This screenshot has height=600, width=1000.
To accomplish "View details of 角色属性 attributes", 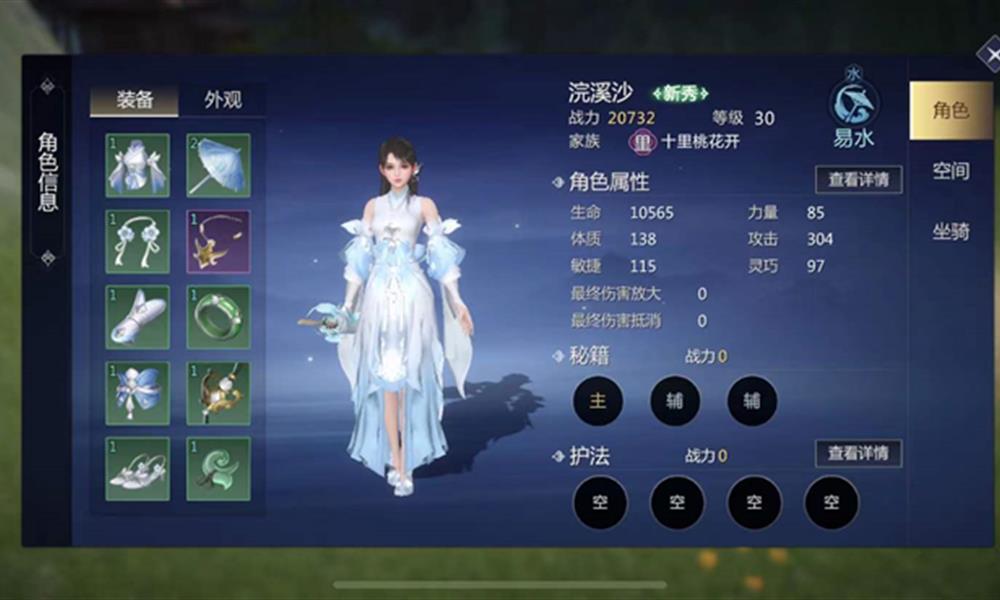I will click(858, 180).
